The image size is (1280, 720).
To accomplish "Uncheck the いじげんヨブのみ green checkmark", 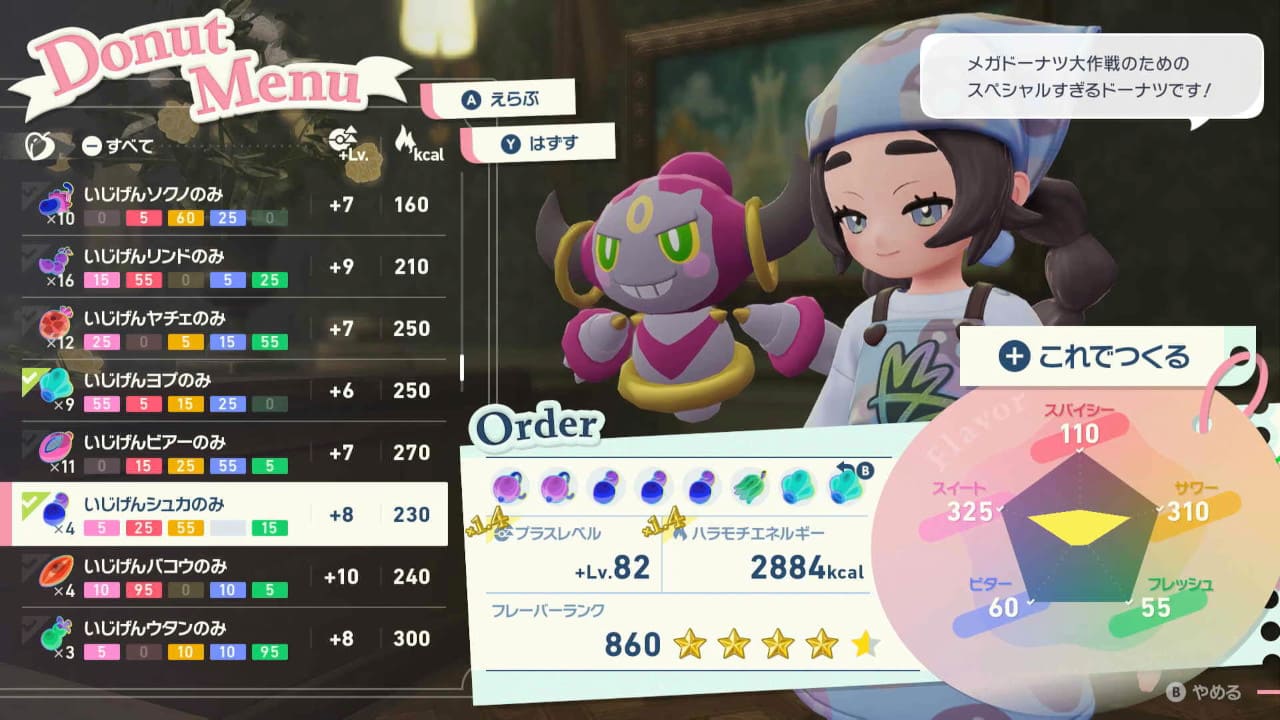I will click(30, 378).
